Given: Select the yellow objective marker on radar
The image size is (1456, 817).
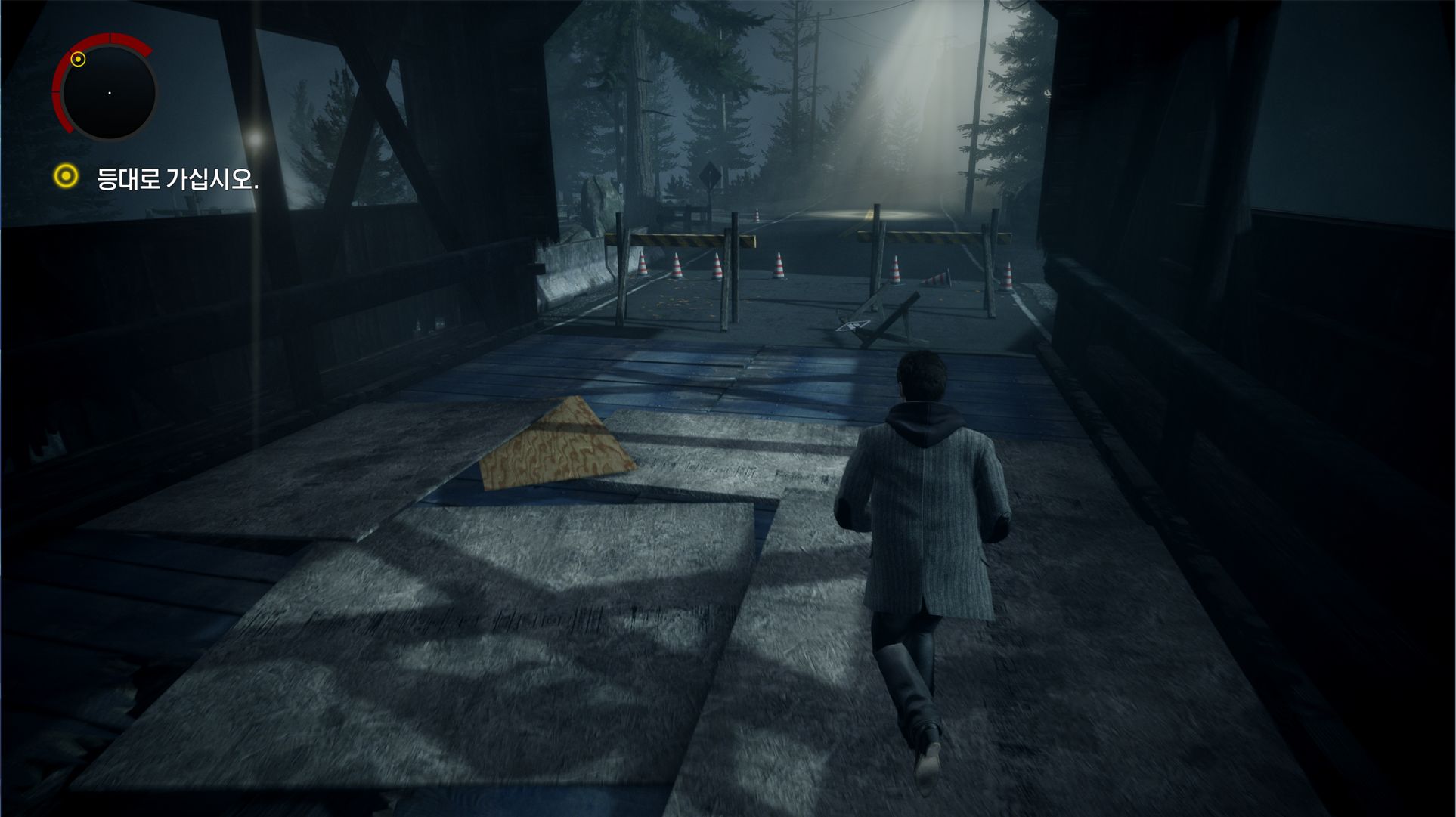Looking at the screenshot, I should [78, 59].
